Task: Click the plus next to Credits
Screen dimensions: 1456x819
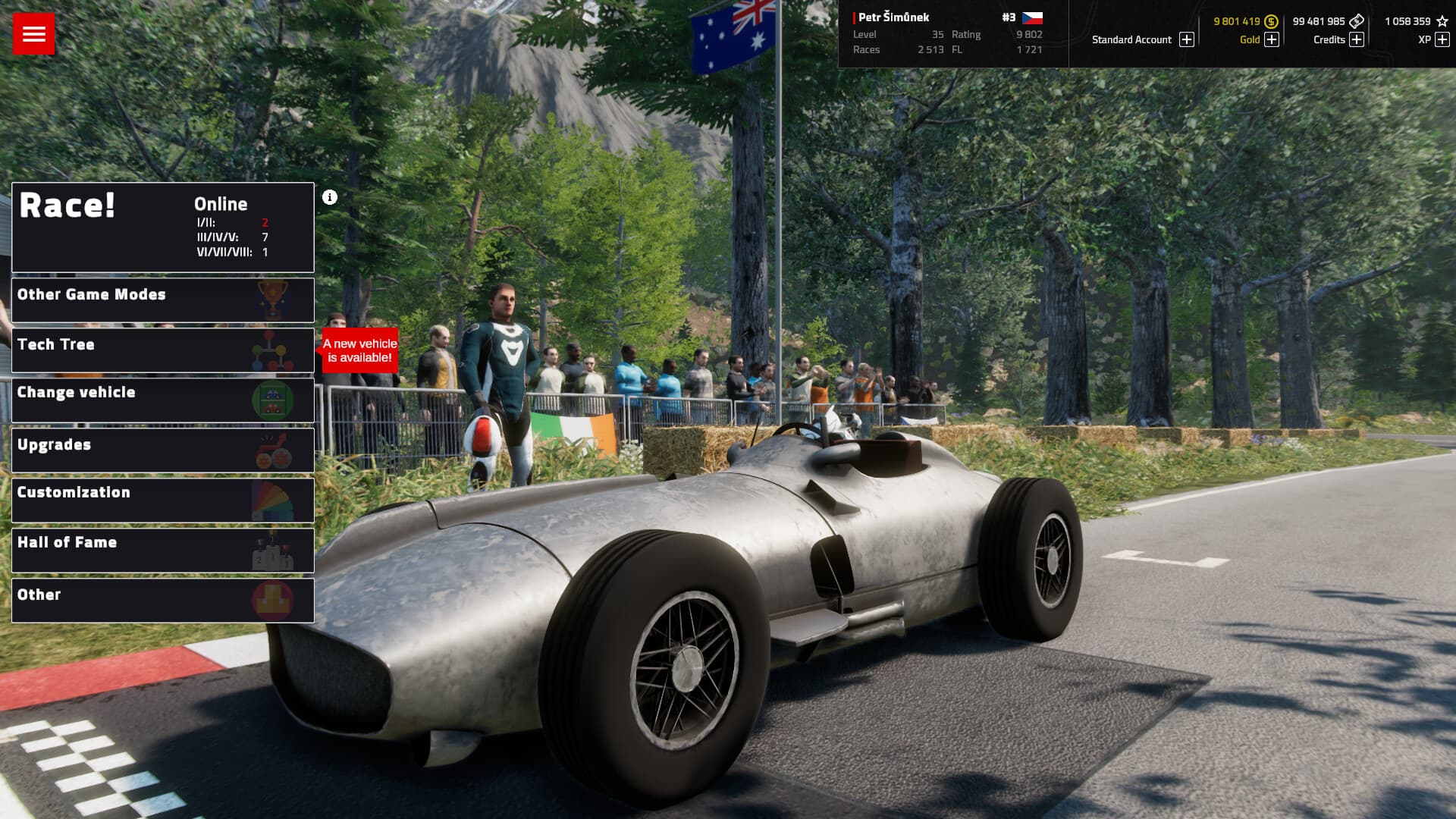Action: click(1357, 39)
